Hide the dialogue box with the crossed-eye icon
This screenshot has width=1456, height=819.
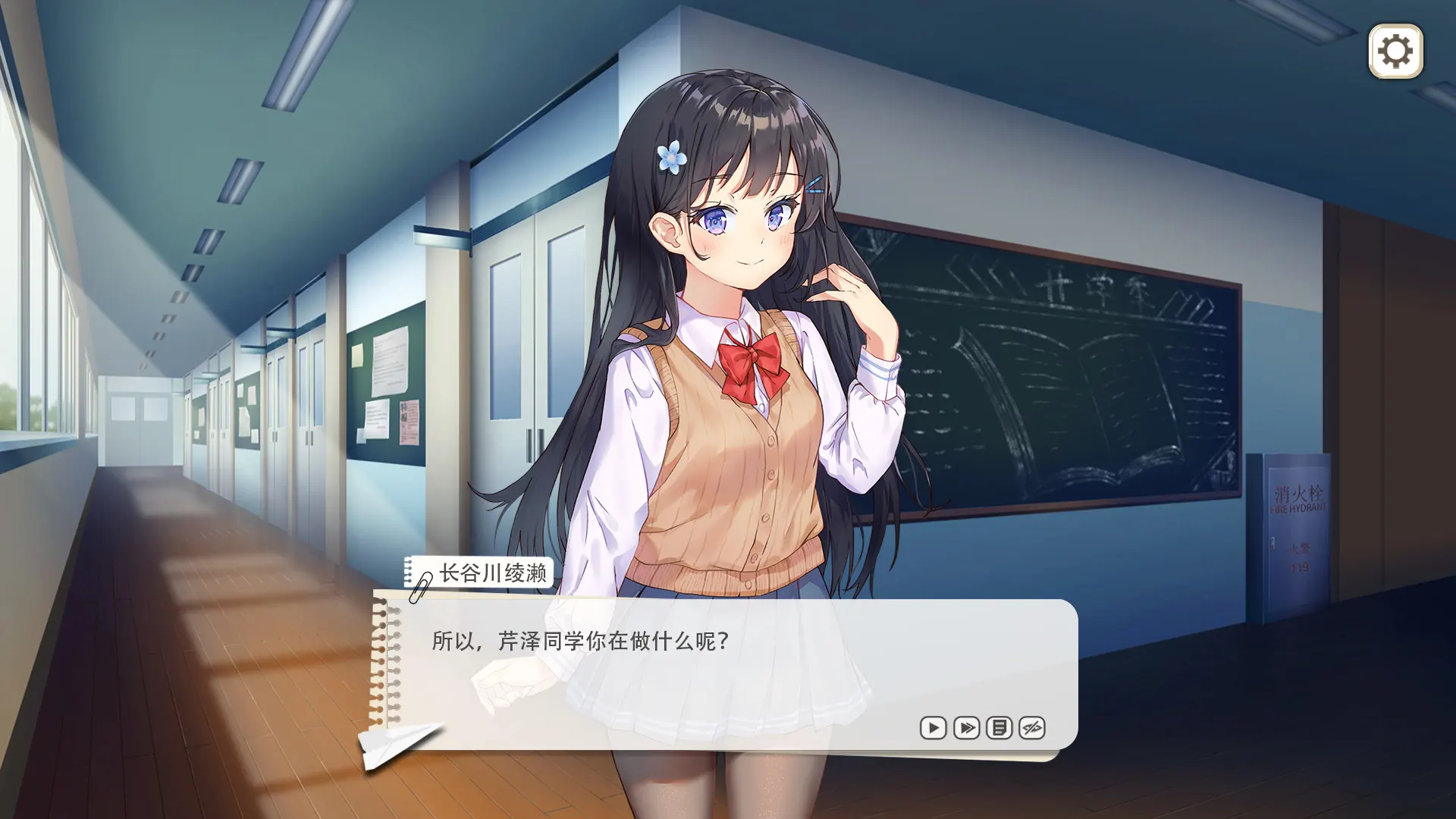pyautogui.click(x=1032, y=728)
